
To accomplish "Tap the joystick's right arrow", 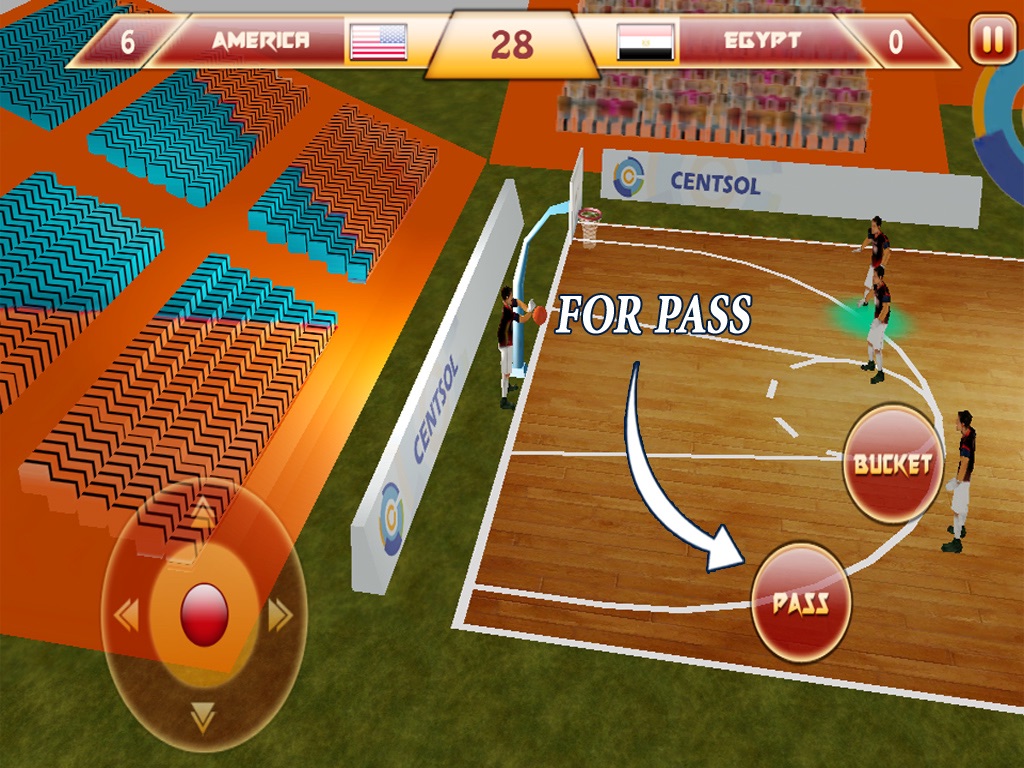I will (x=280, y=615).
